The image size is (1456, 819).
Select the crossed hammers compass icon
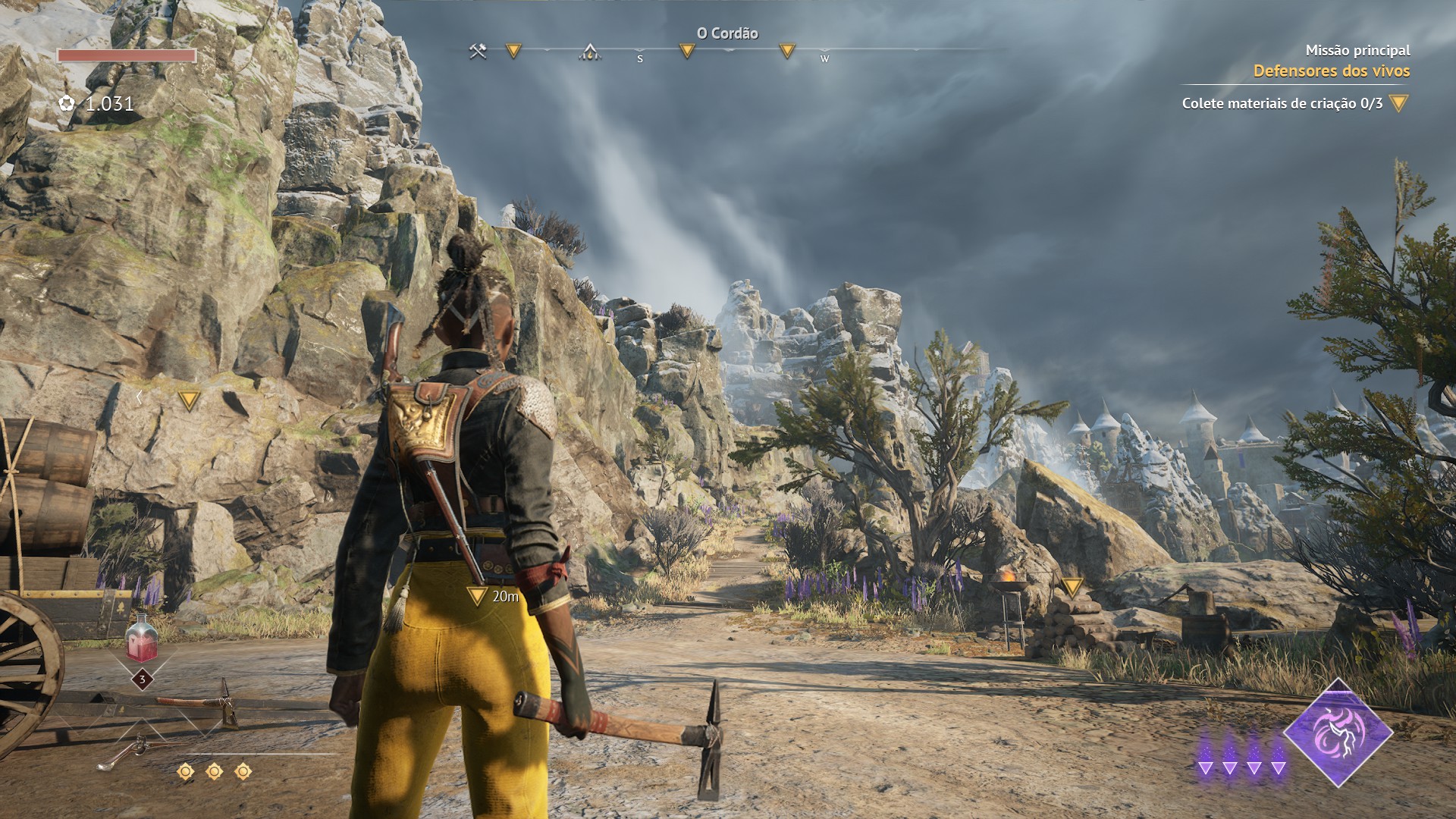pyautogui.click(x=478, y=52)
